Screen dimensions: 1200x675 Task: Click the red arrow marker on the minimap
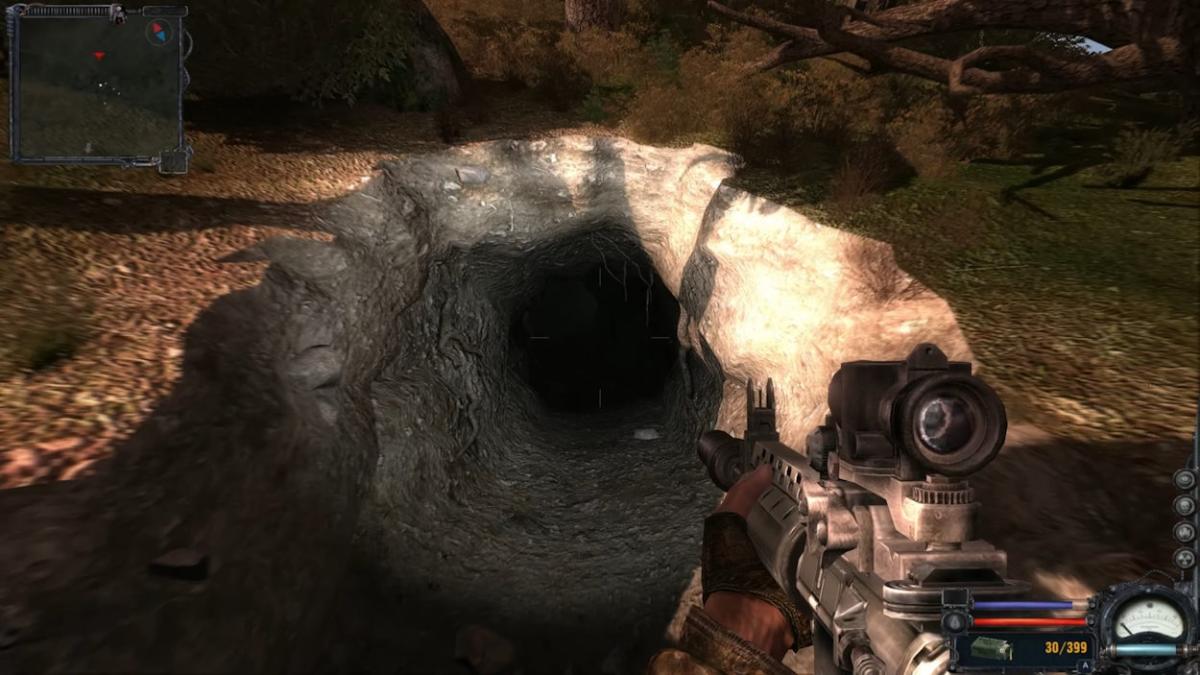pos(98,55)
